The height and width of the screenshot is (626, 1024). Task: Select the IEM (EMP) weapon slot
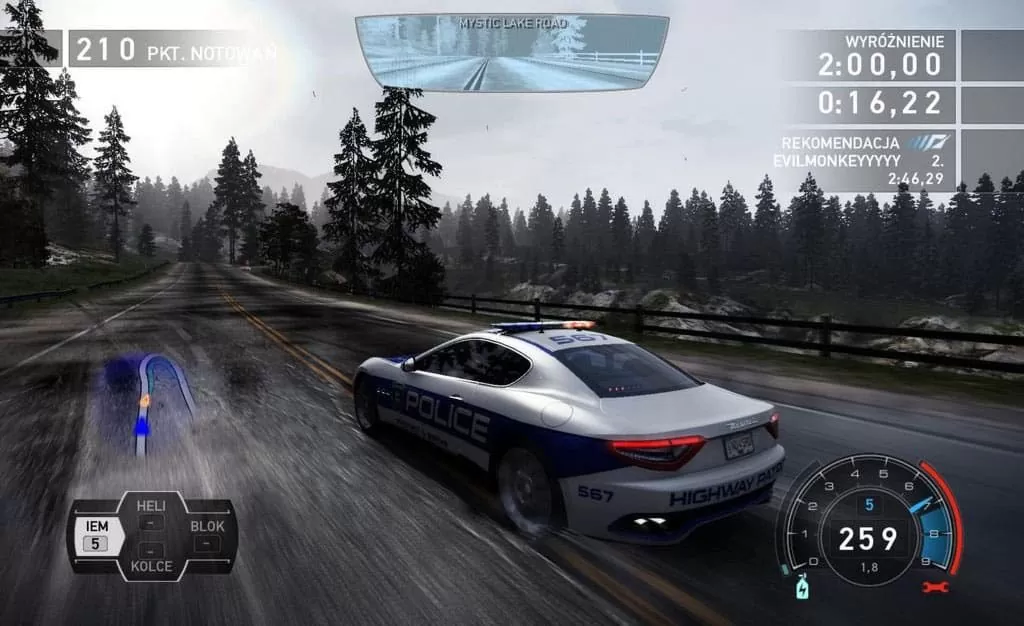coord(97,535)
